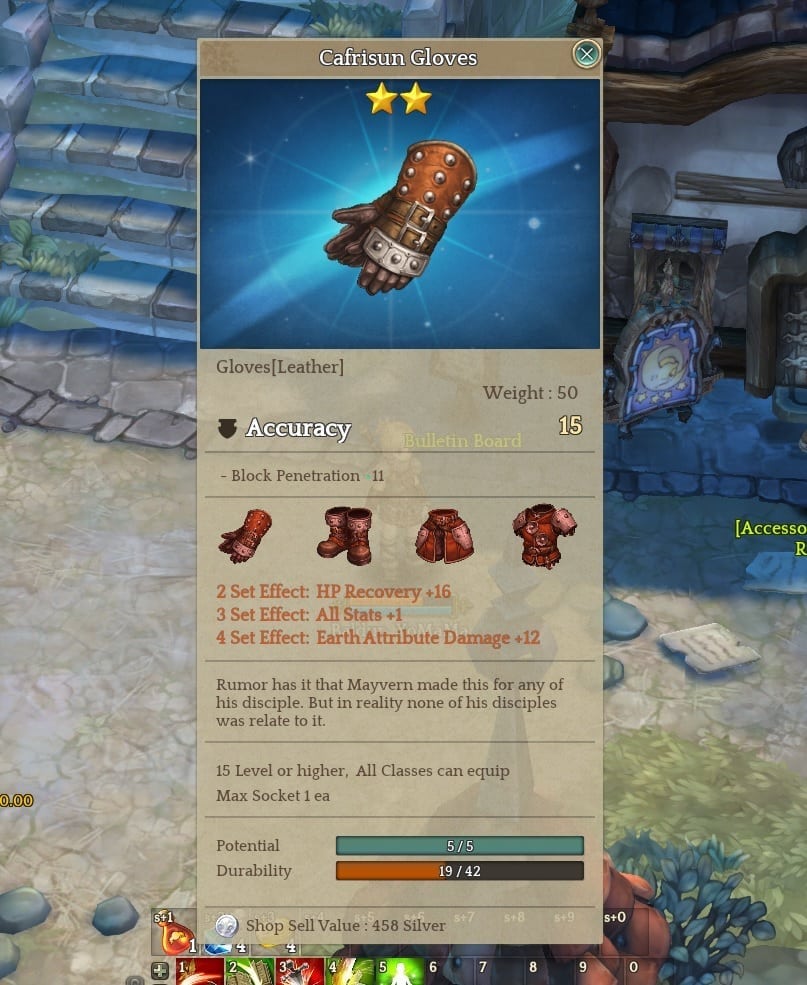Click the gloves icon in the set pieces
This screenshot has height=985, width=807.
(245, 535)
